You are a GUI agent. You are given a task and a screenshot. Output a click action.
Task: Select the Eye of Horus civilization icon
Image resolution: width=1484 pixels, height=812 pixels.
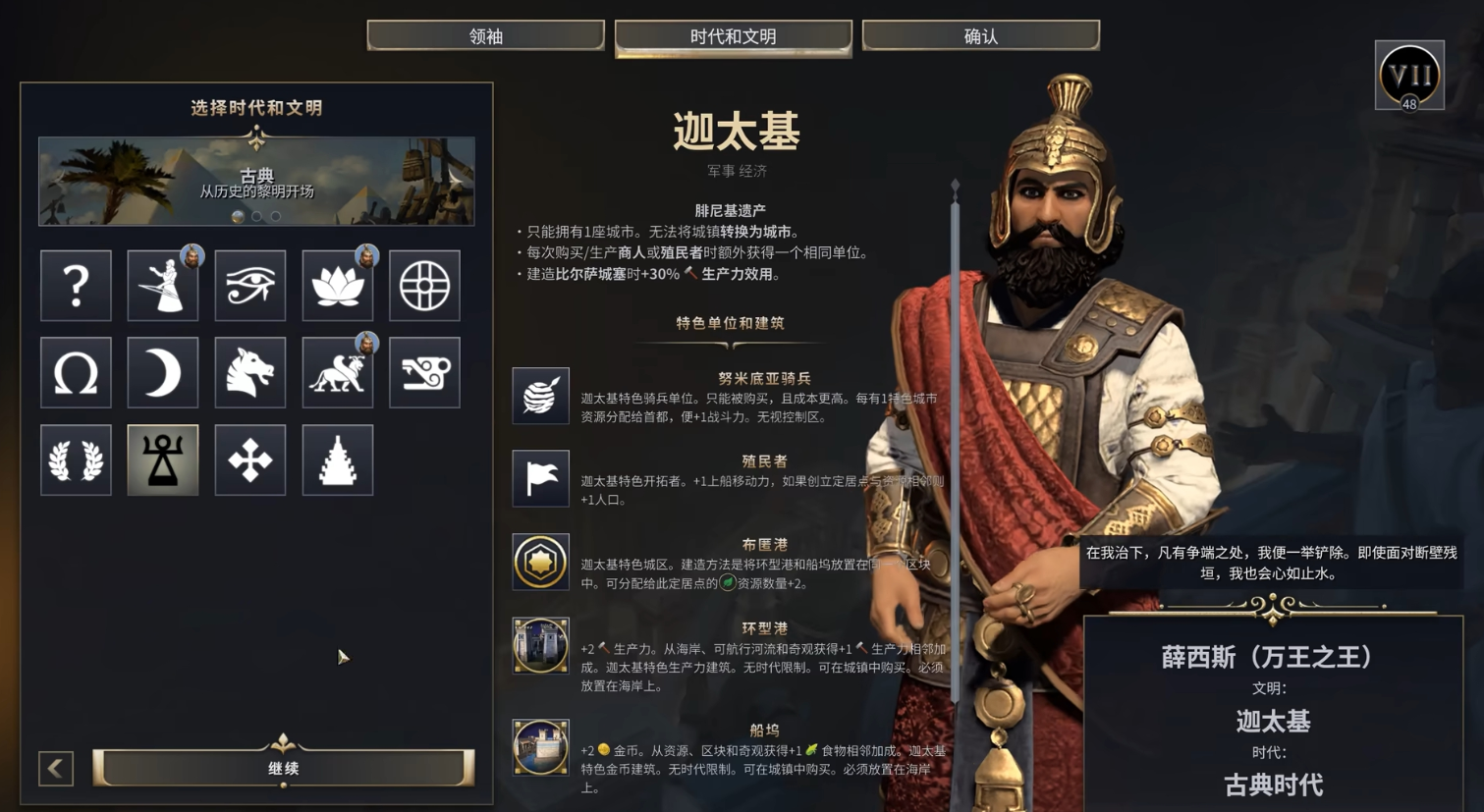(x=249, y=286)
